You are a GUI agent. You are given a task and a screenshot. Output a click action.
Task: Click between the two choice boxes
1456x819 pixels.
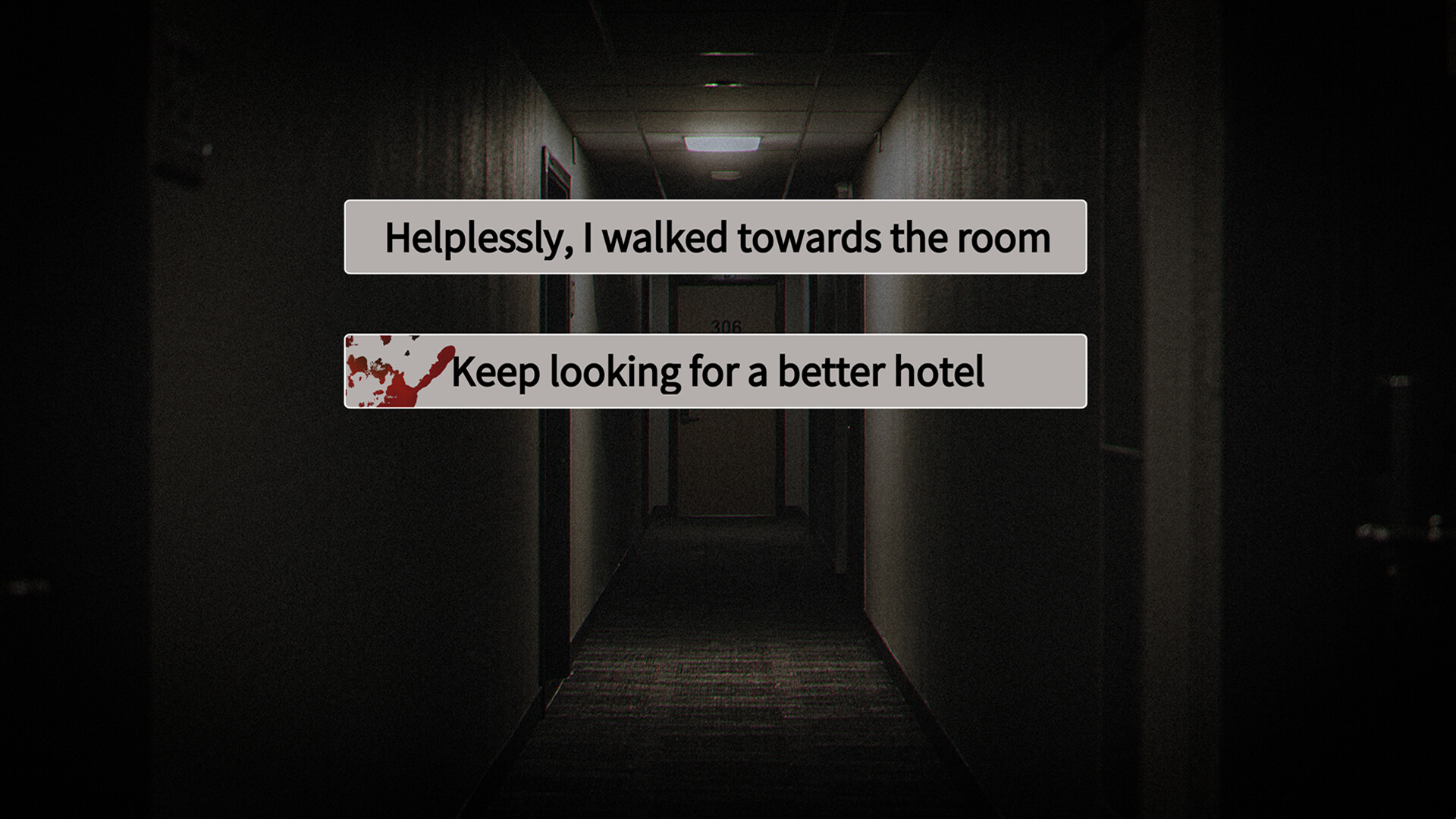(717, 303)
